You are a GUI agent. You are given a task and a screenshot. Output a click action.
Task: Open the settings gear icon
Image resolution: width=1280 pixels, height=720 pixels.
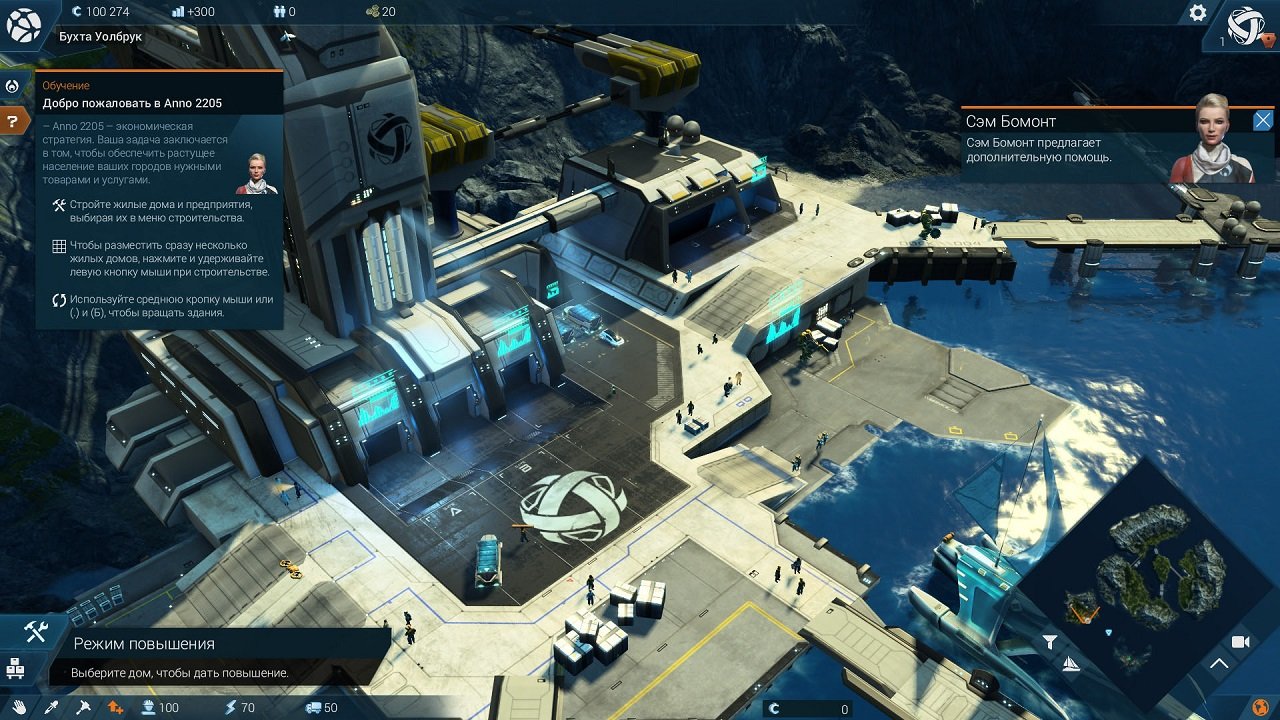point(1197,13)
